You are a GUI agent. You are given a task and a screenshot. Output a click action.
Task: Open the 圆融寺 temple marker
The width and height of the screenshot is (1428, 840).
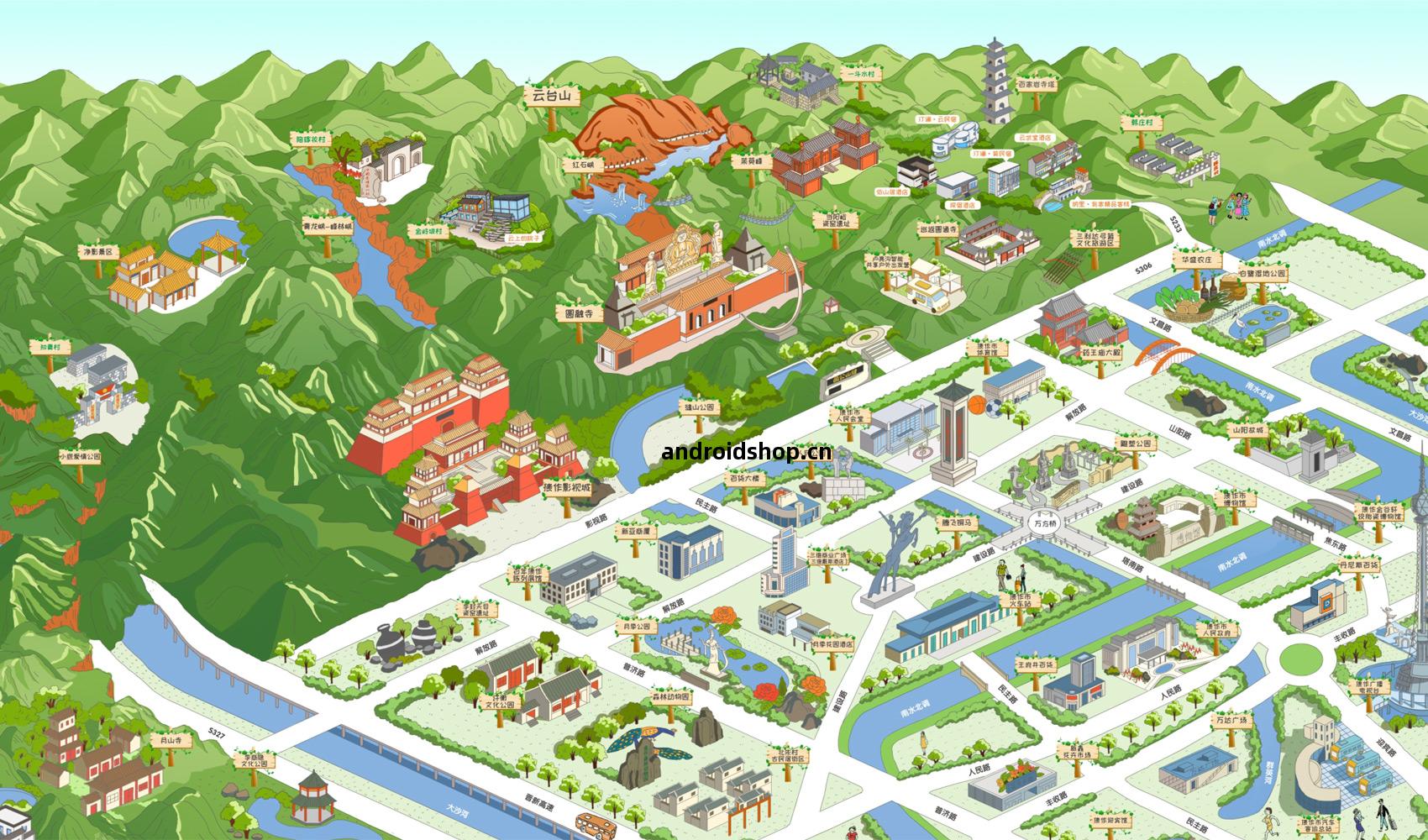click(x=579, y=314)
